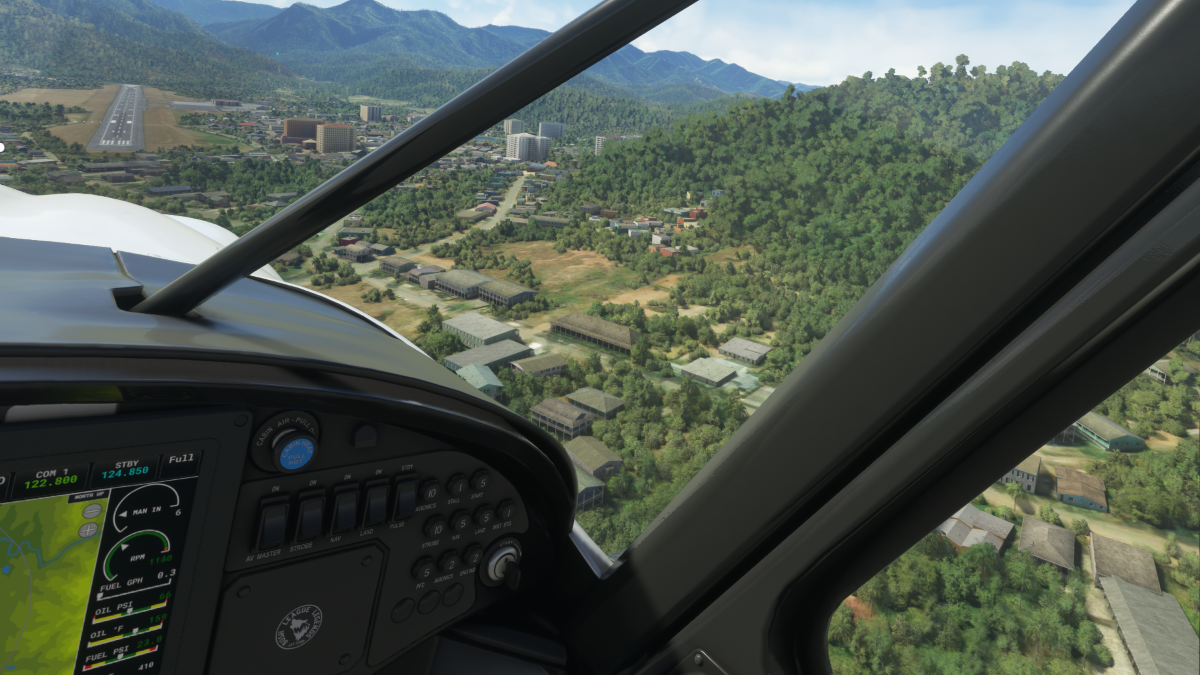Pop the STALL circuit breaker
1200x675 pixels.
click(457, 486)
